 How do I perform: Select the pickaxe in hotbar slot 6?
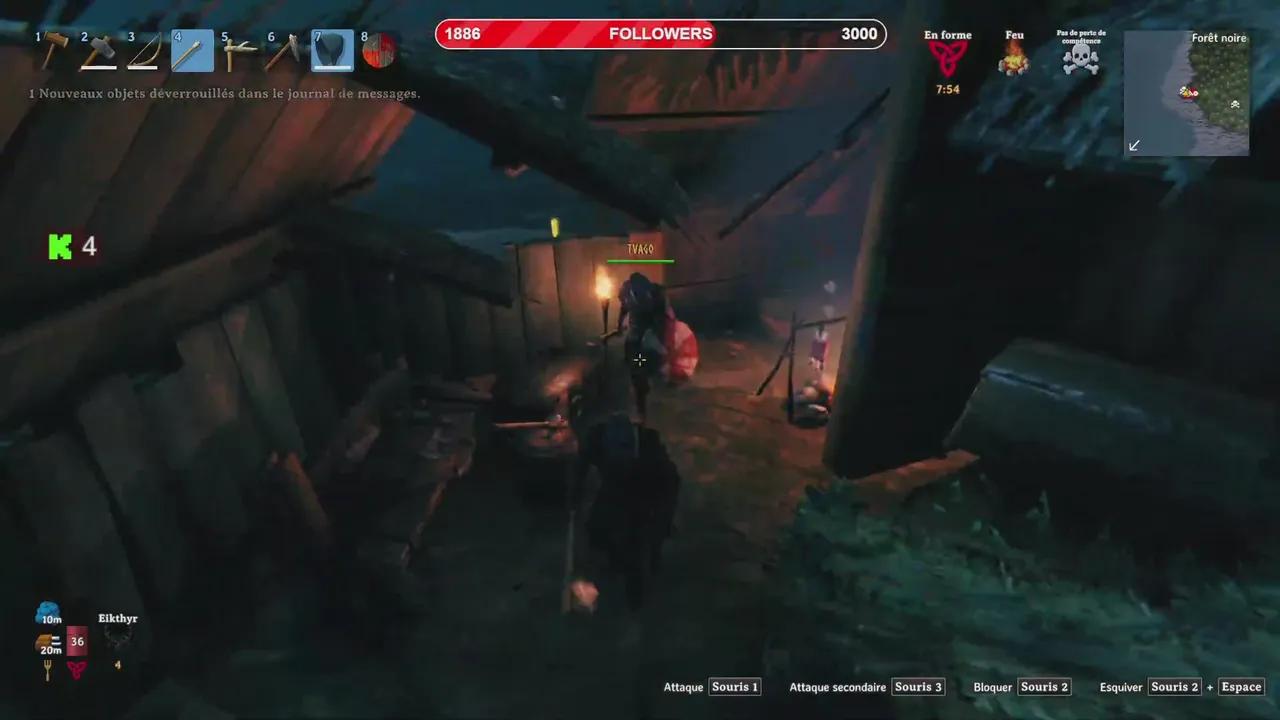[284, 50]
